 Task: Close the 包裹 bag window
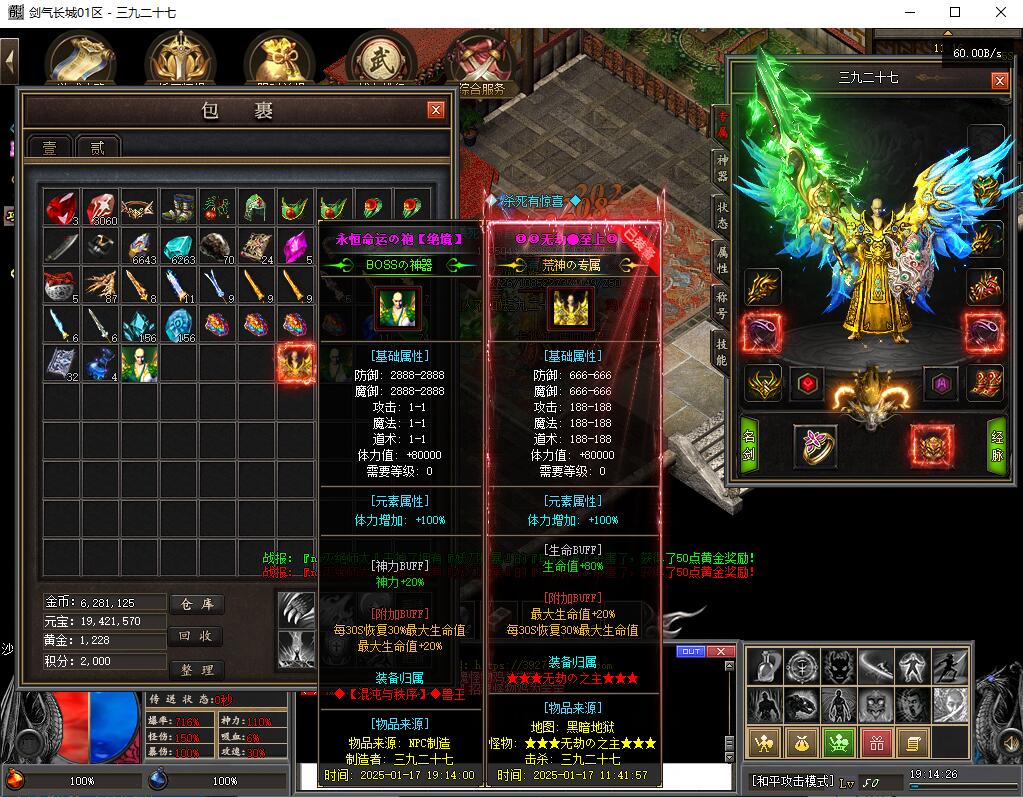click(435, 110)
